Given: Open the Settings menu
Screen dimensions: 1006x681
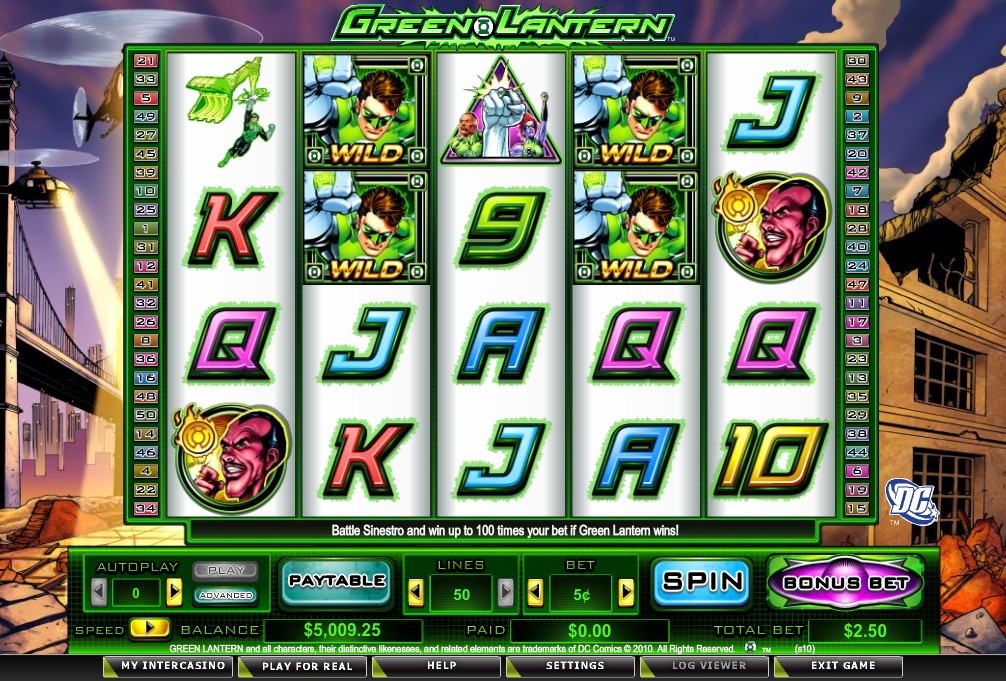Looking at the screenshot, I should pyautogui.click(x=574, y=666).
